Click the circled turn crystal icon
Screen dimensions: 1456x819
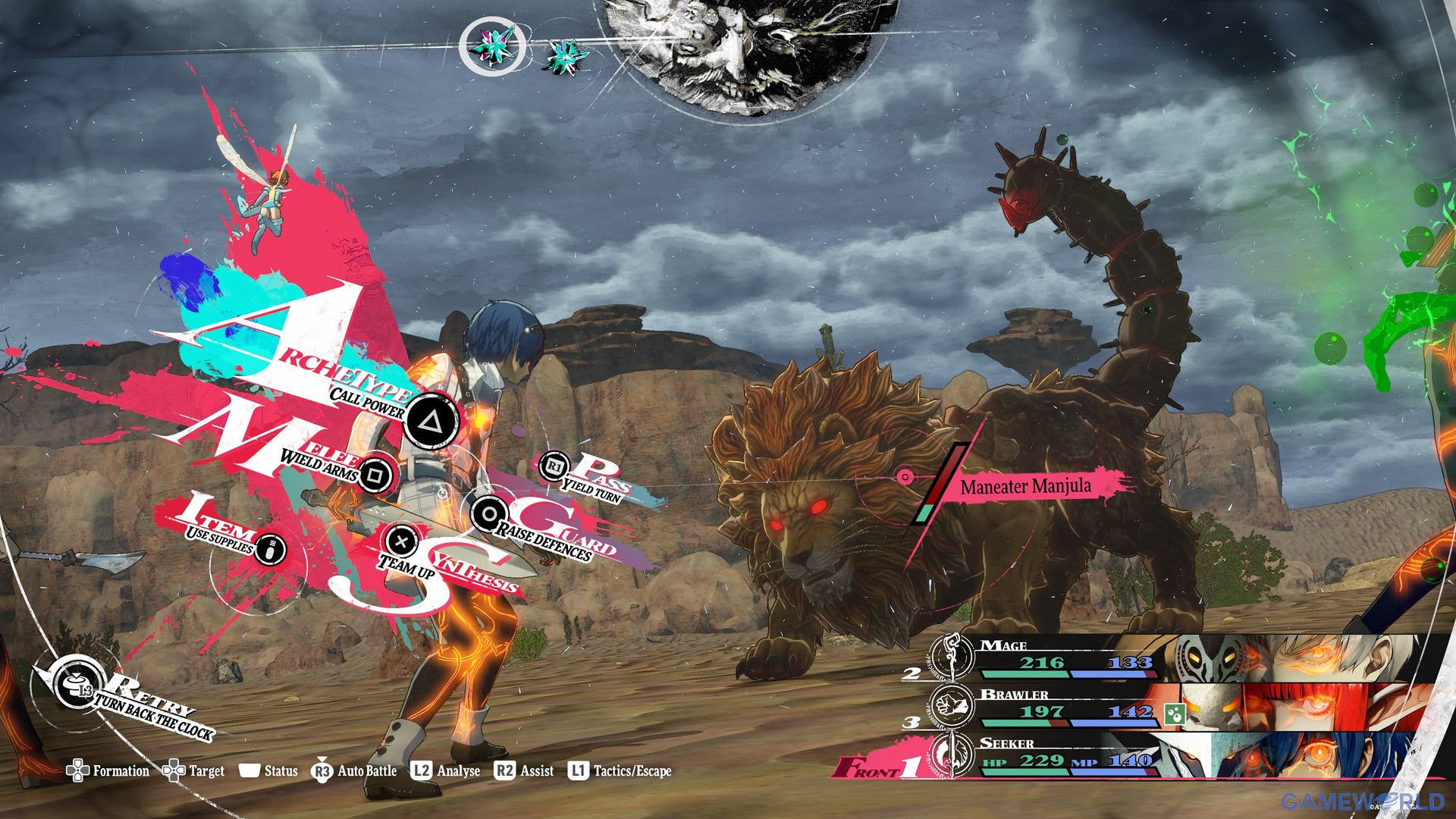tap(492, 46)
